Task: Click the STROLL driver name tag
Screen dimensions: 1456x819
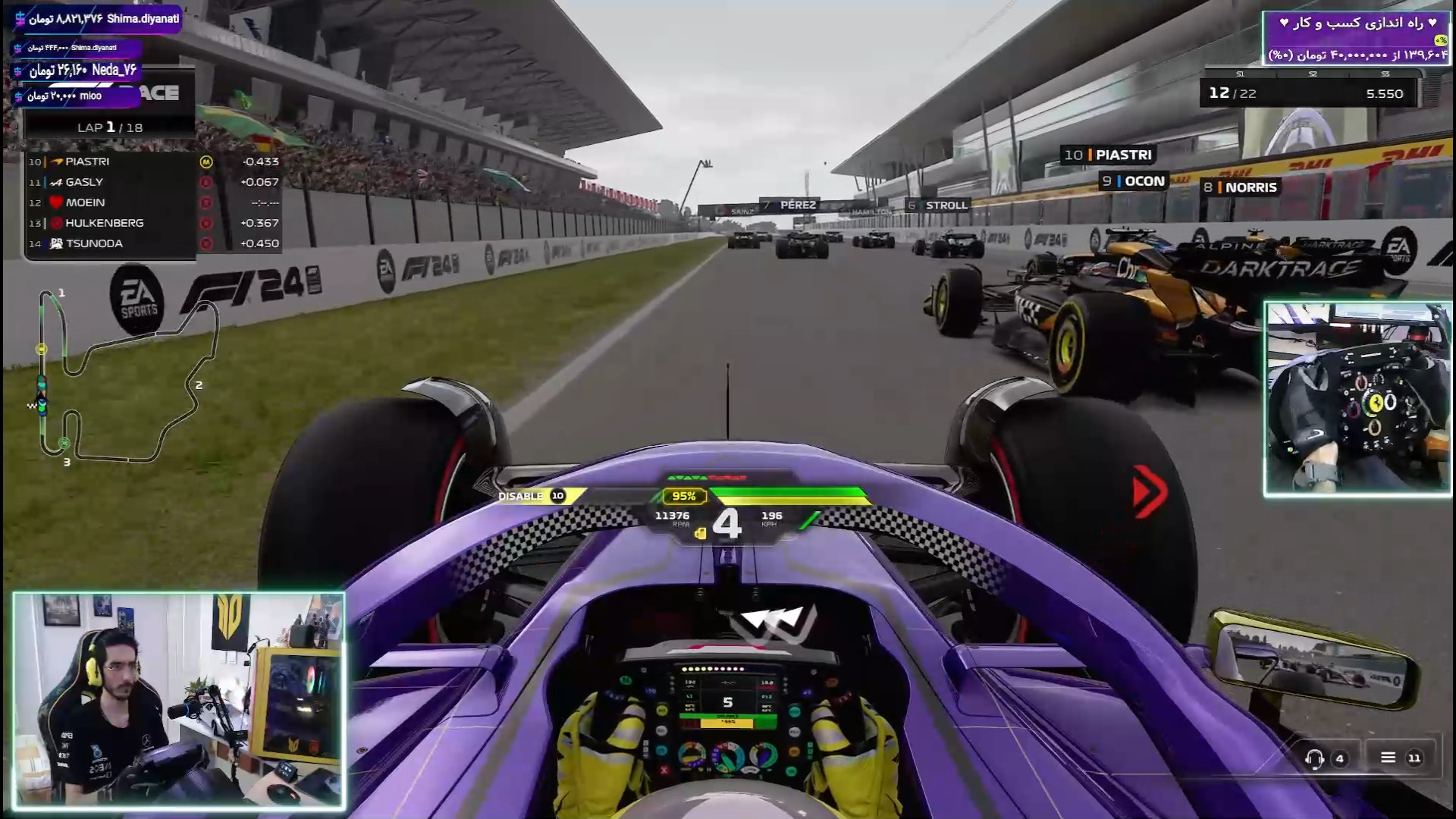Action: click(938, 205)
